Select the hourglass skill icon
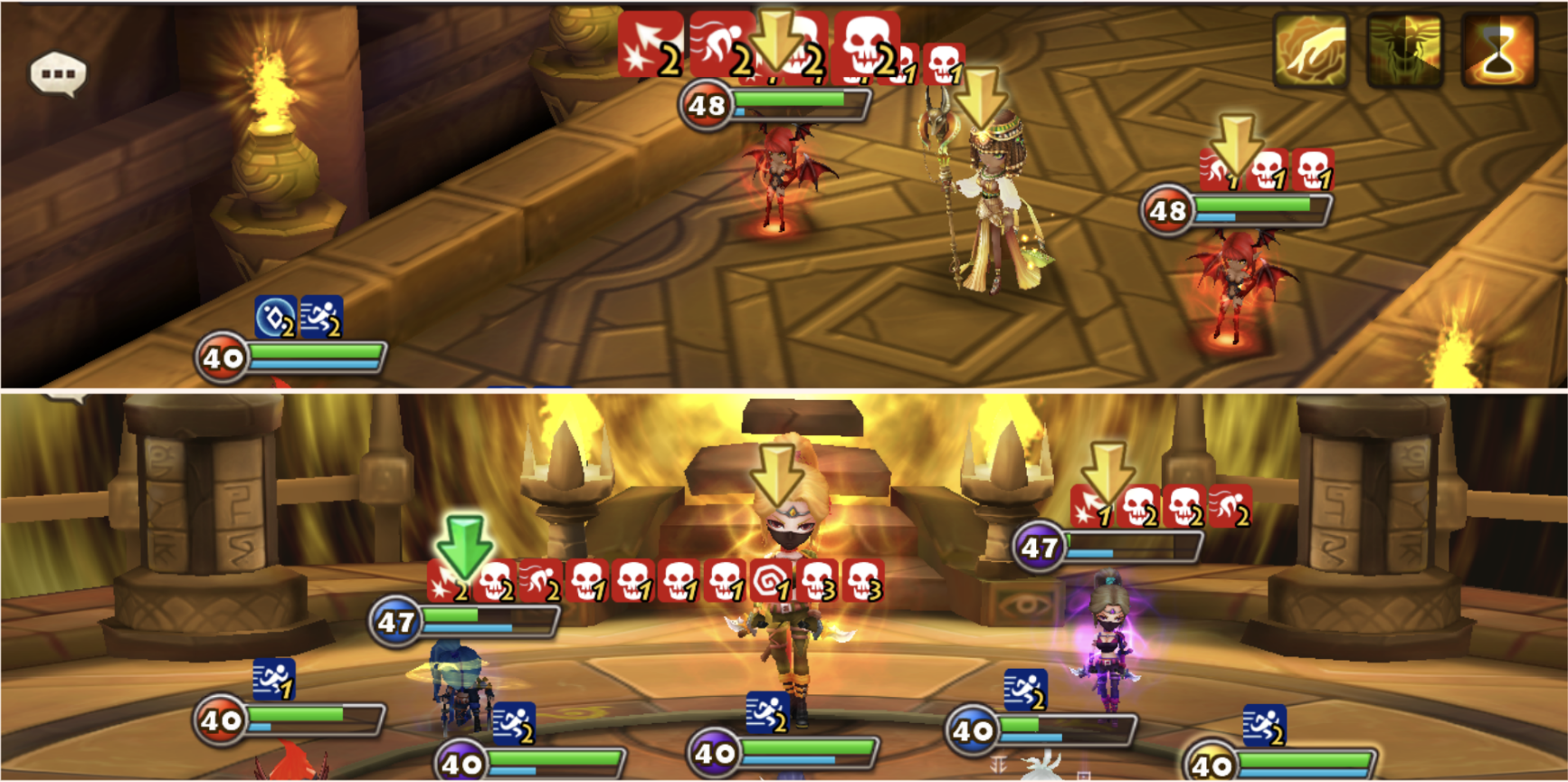The width and height of the screenshot is (1568, 782). tap(1498, 50)
